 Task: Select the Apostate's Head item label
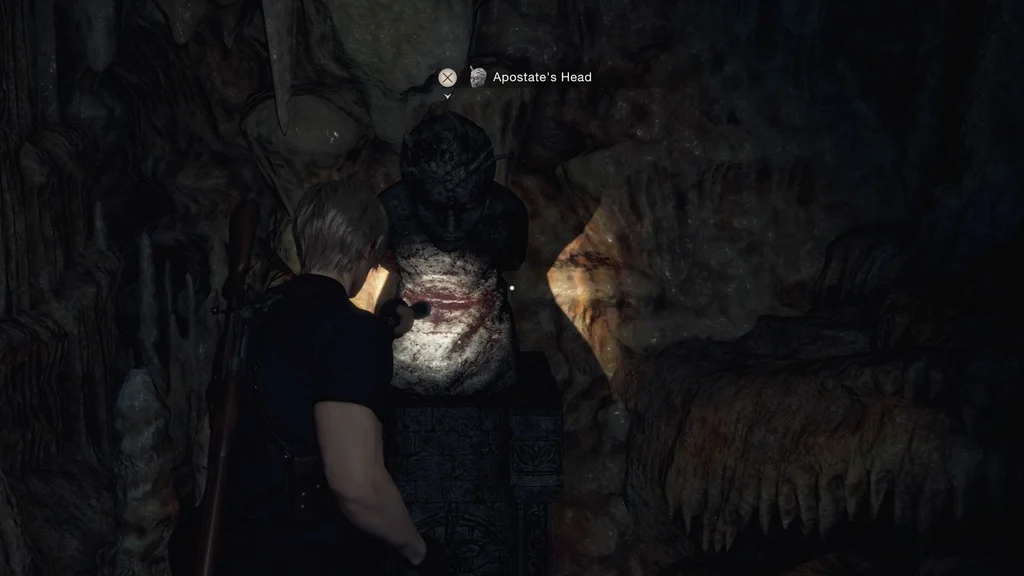(x=541, y=77)
